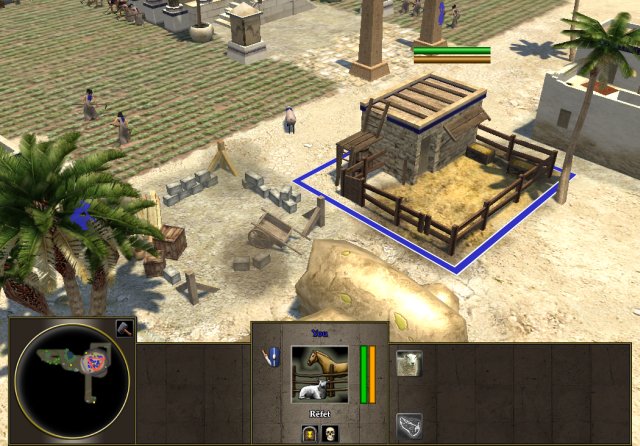Click the shield and sword icon
Image resolution: width=640 pixels, height=446 pixels.
coord(271,358)
